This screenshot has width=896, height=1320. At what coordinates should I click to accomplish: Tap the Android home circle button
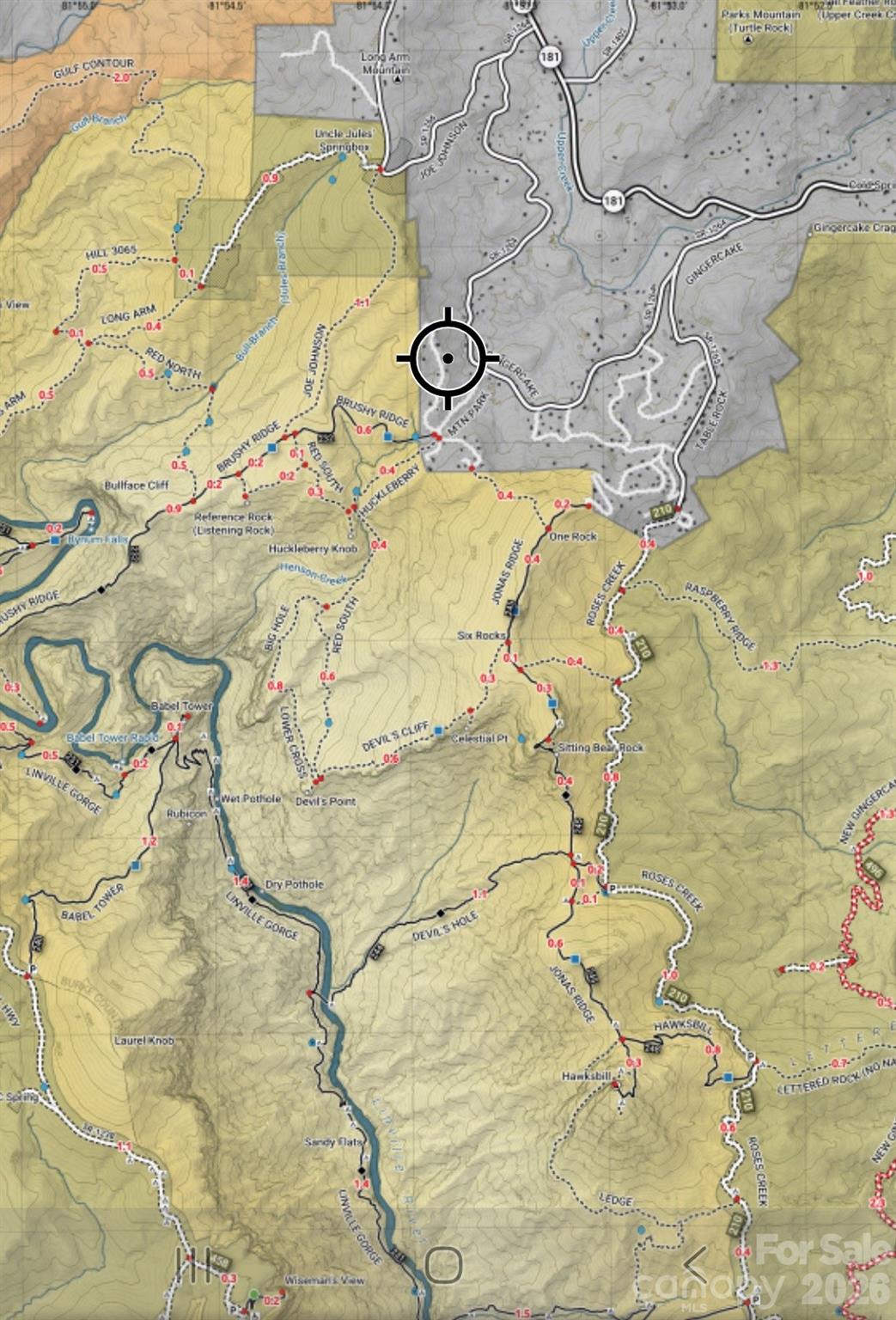444,1263
